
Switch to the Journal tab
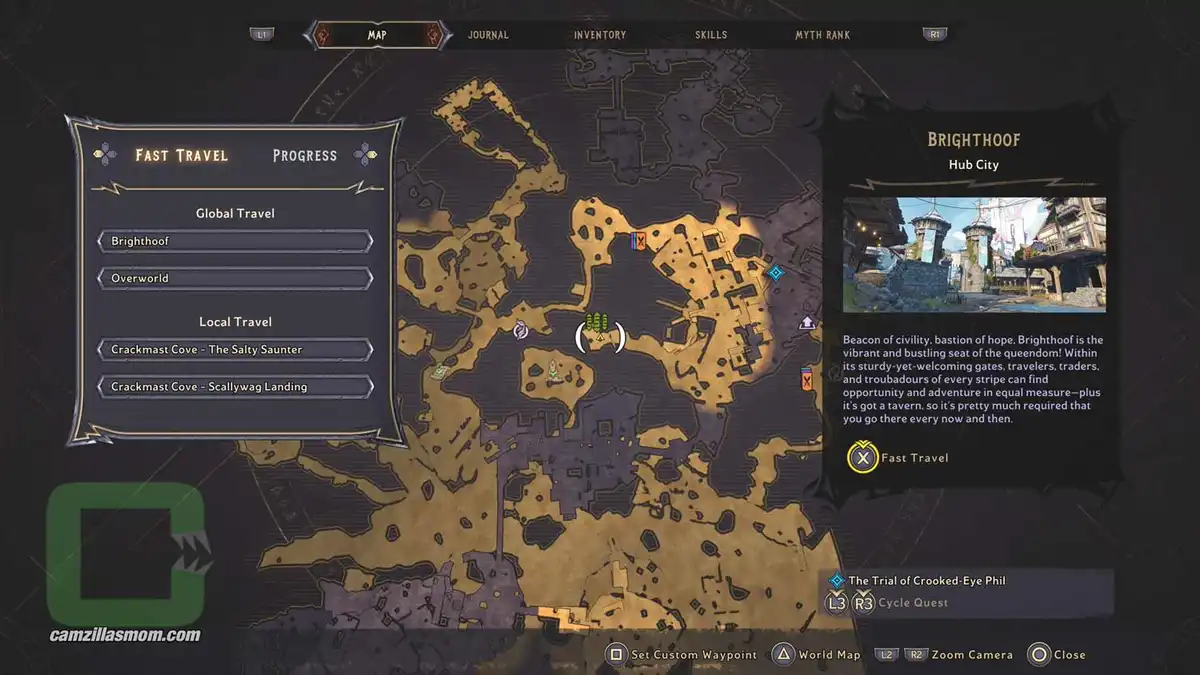click(488, 35)
